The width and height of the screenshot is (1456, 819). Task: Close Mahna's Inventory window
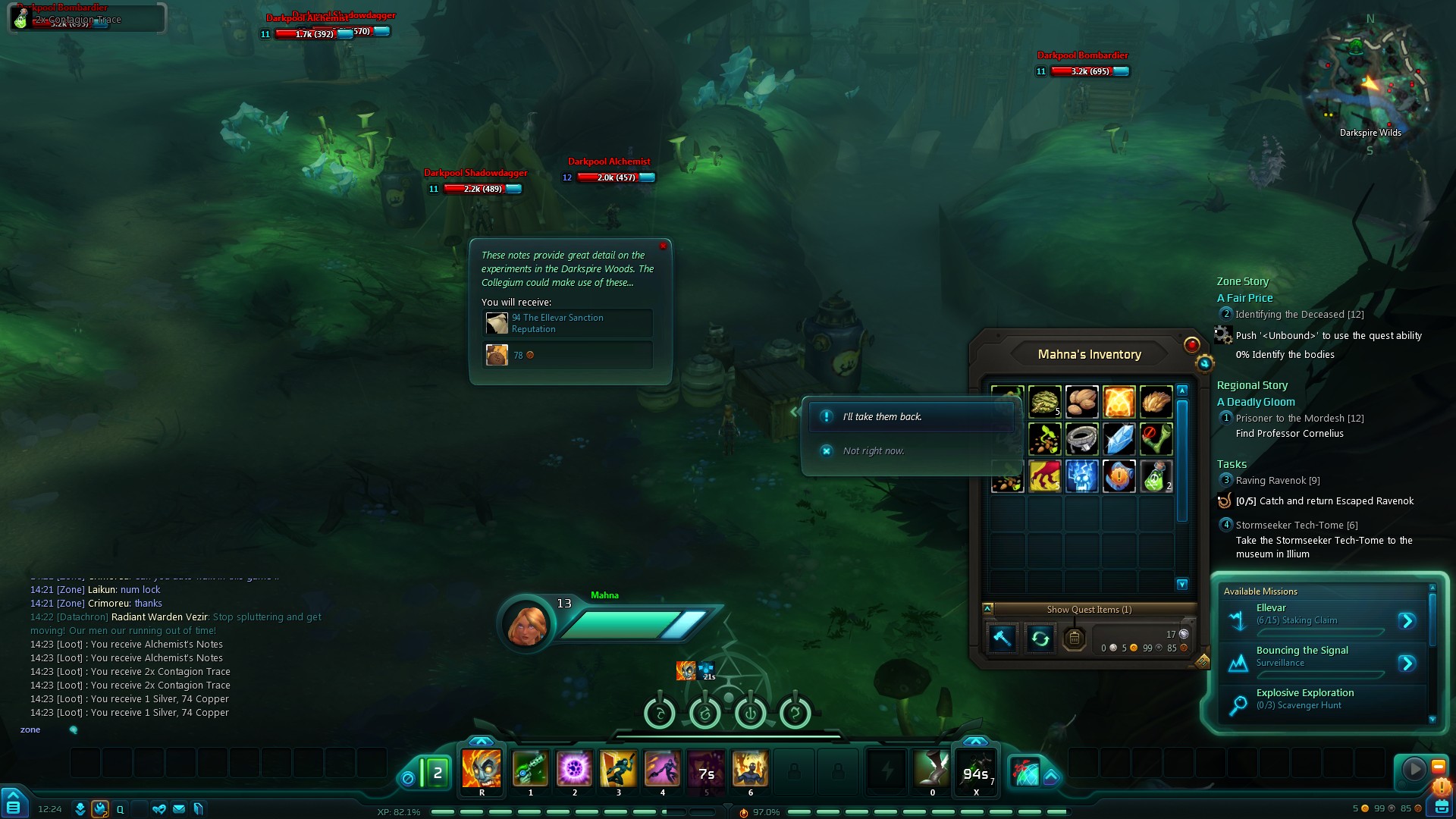[x=1191, y=345]
